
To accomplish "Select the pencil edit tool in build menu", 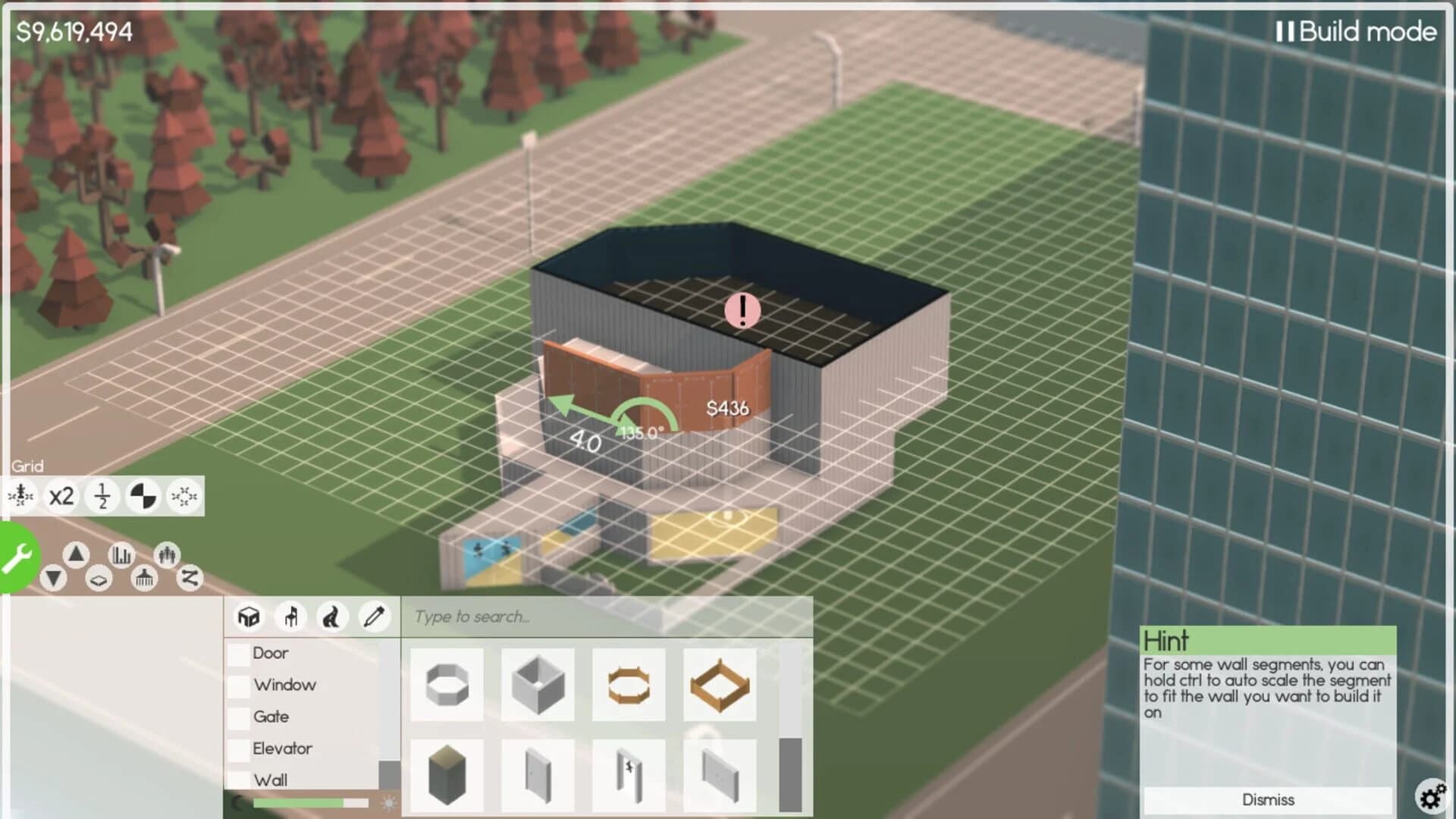I will pyautogui.click(x=374, y=617).
